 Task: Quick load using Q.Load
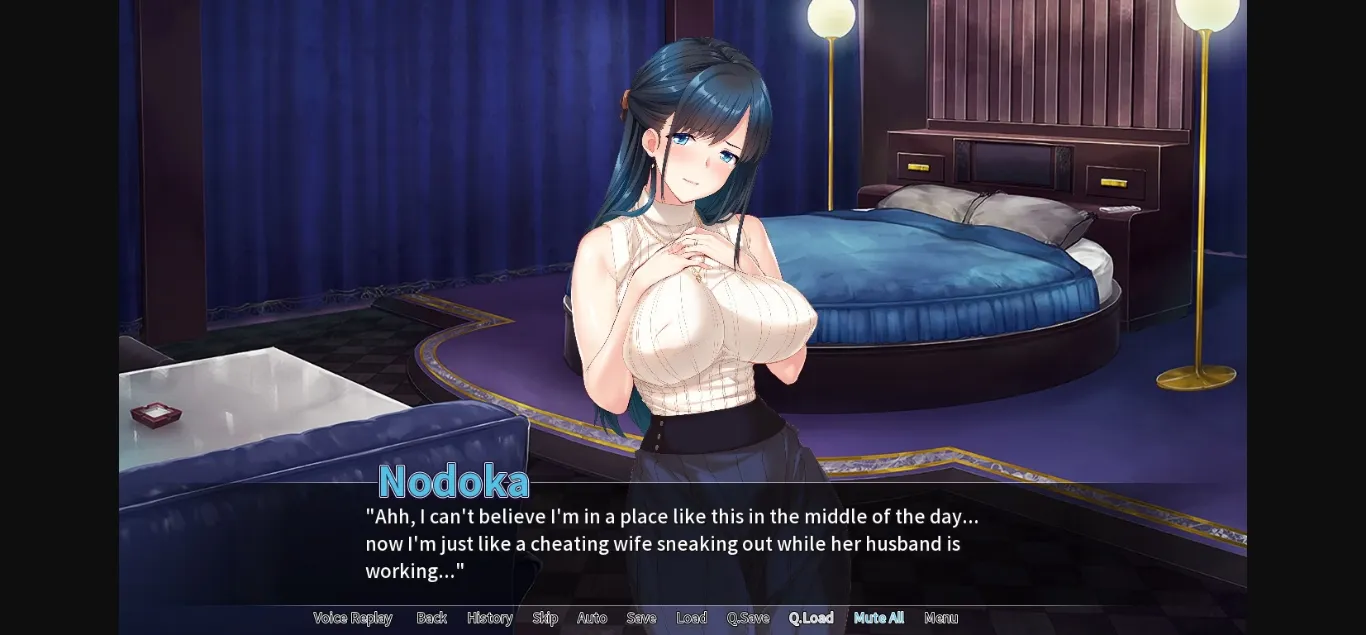tap(810, 618)
